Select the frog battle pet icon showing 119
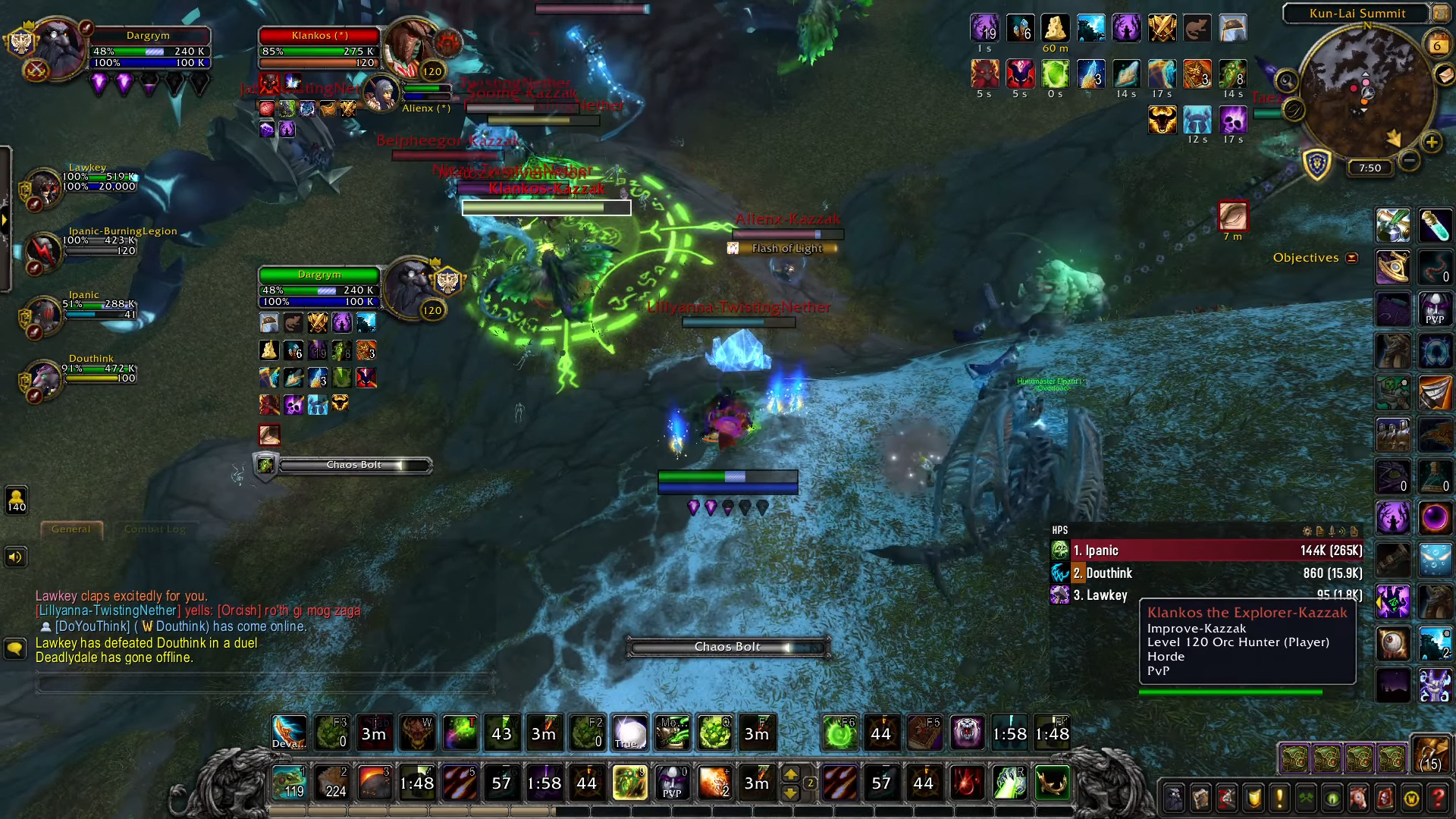1456x819 pixels. [x=289, y=783]
